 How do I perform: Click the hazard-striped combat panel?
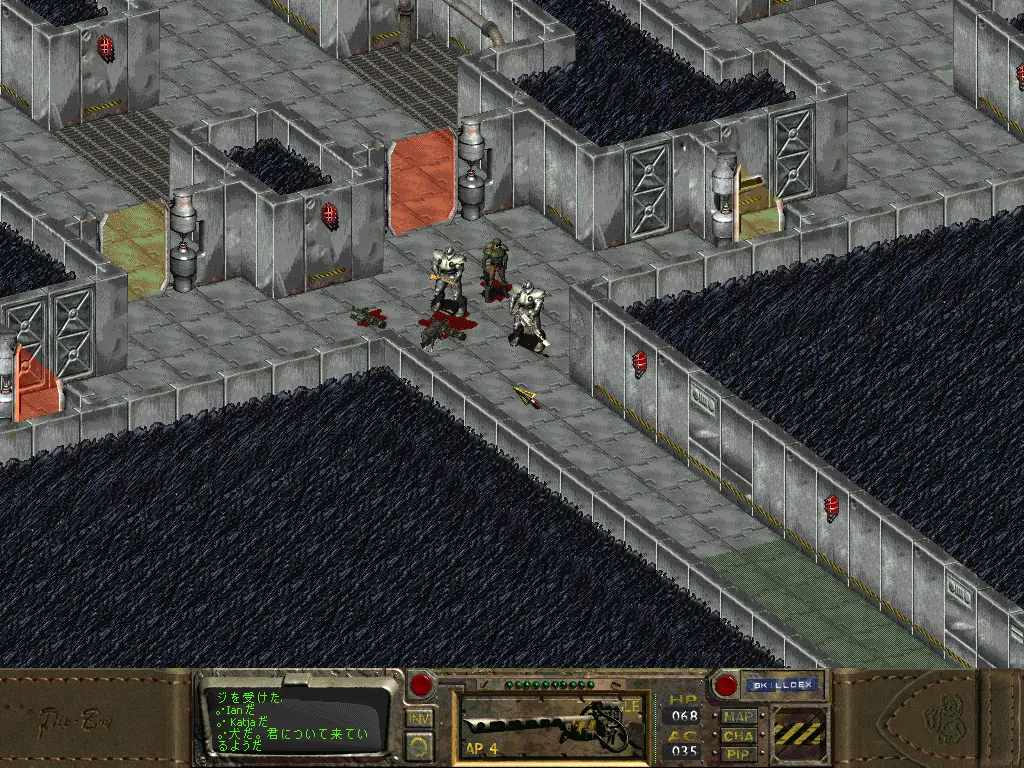(x=800, y=735)
